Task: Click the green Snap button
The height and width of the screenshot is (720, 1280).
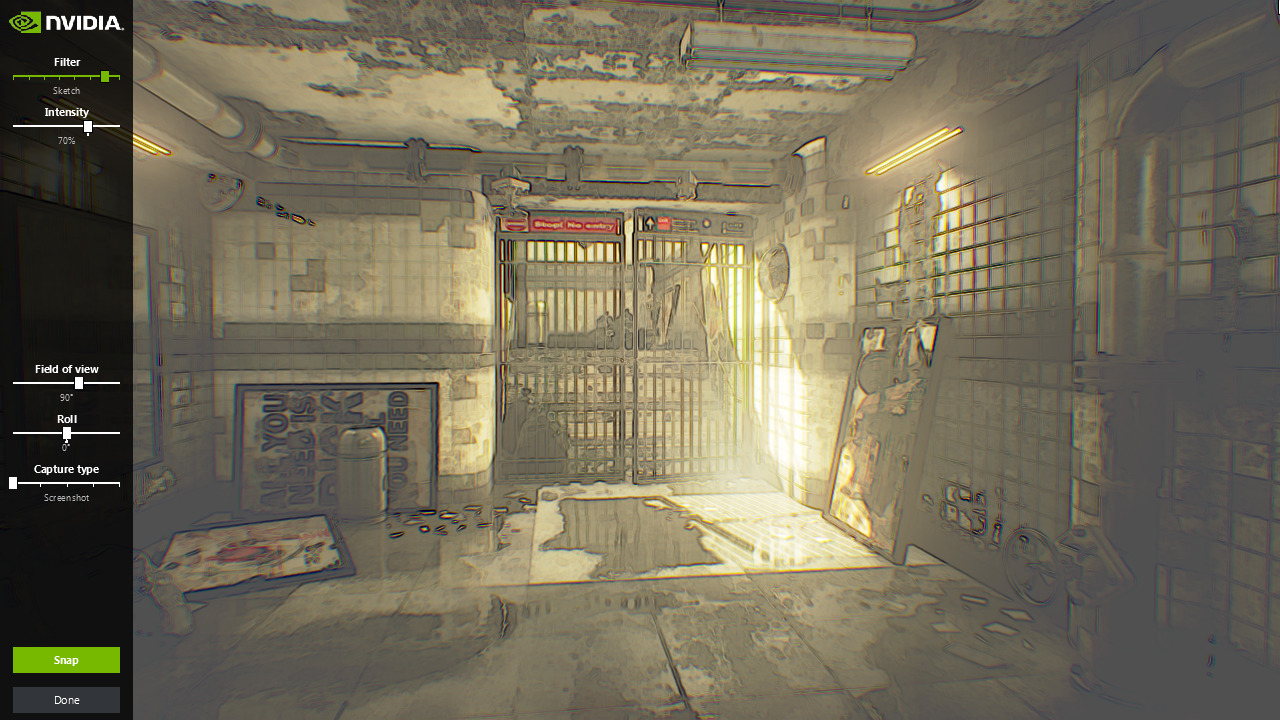Action: pyautogui.click(x=66, y=660)
